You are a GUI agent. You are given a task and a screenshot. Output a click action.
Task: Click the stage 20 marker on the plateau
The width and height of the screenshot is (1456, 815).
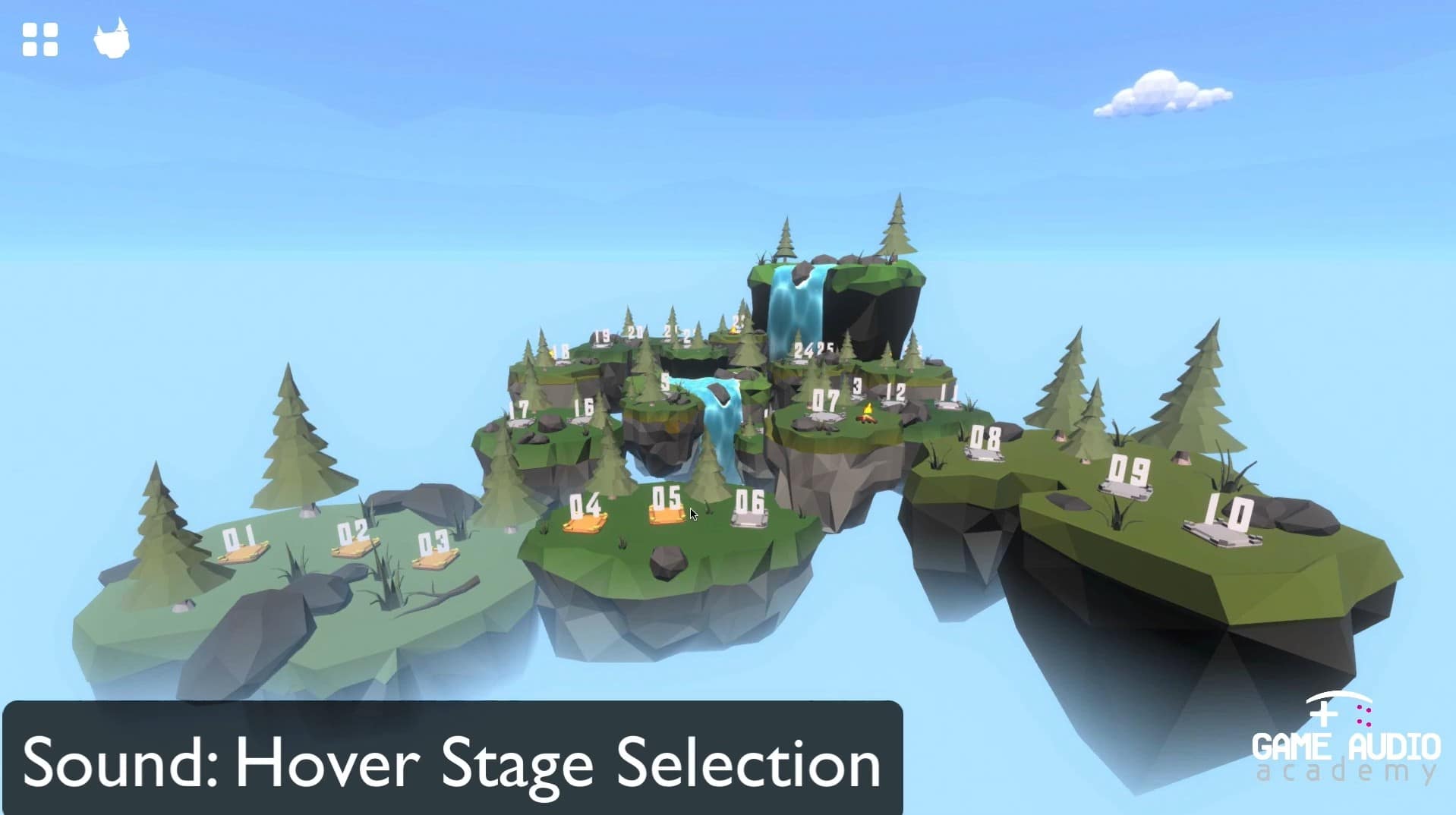634,332
